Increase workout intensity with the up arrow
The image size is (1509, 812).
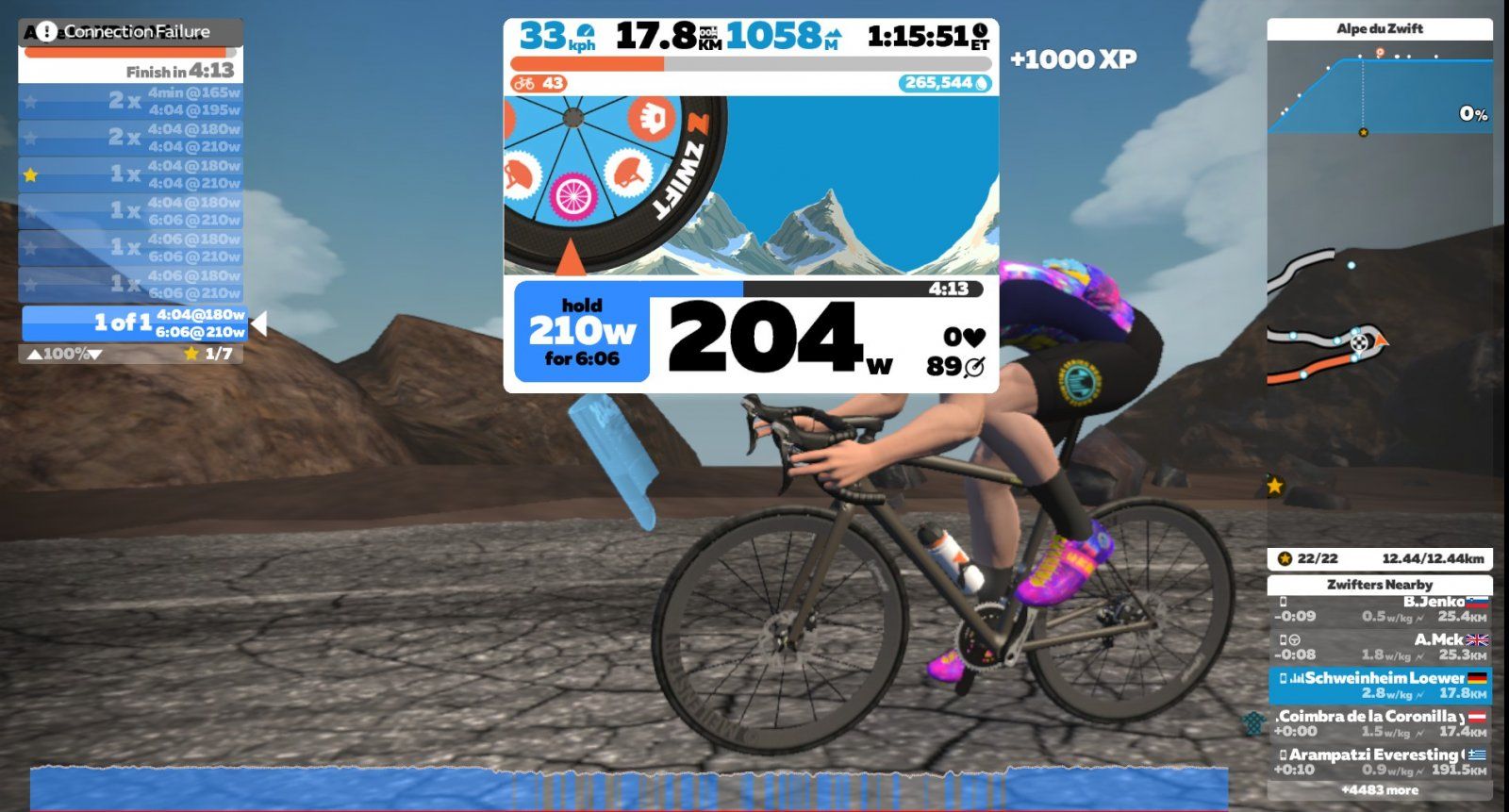coord(34,355)
